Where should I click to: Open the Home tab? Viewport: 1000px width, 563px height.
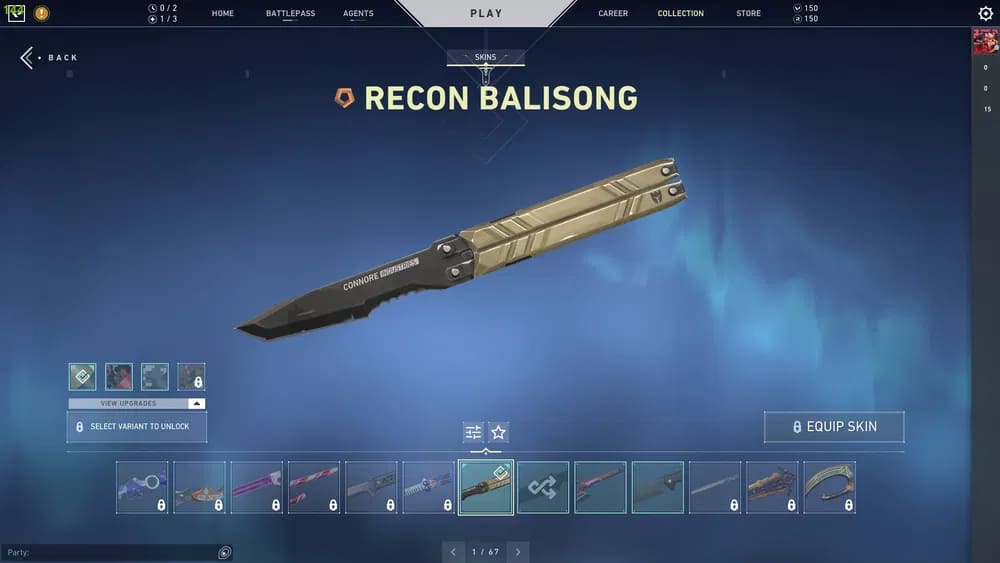coord(223,14)
